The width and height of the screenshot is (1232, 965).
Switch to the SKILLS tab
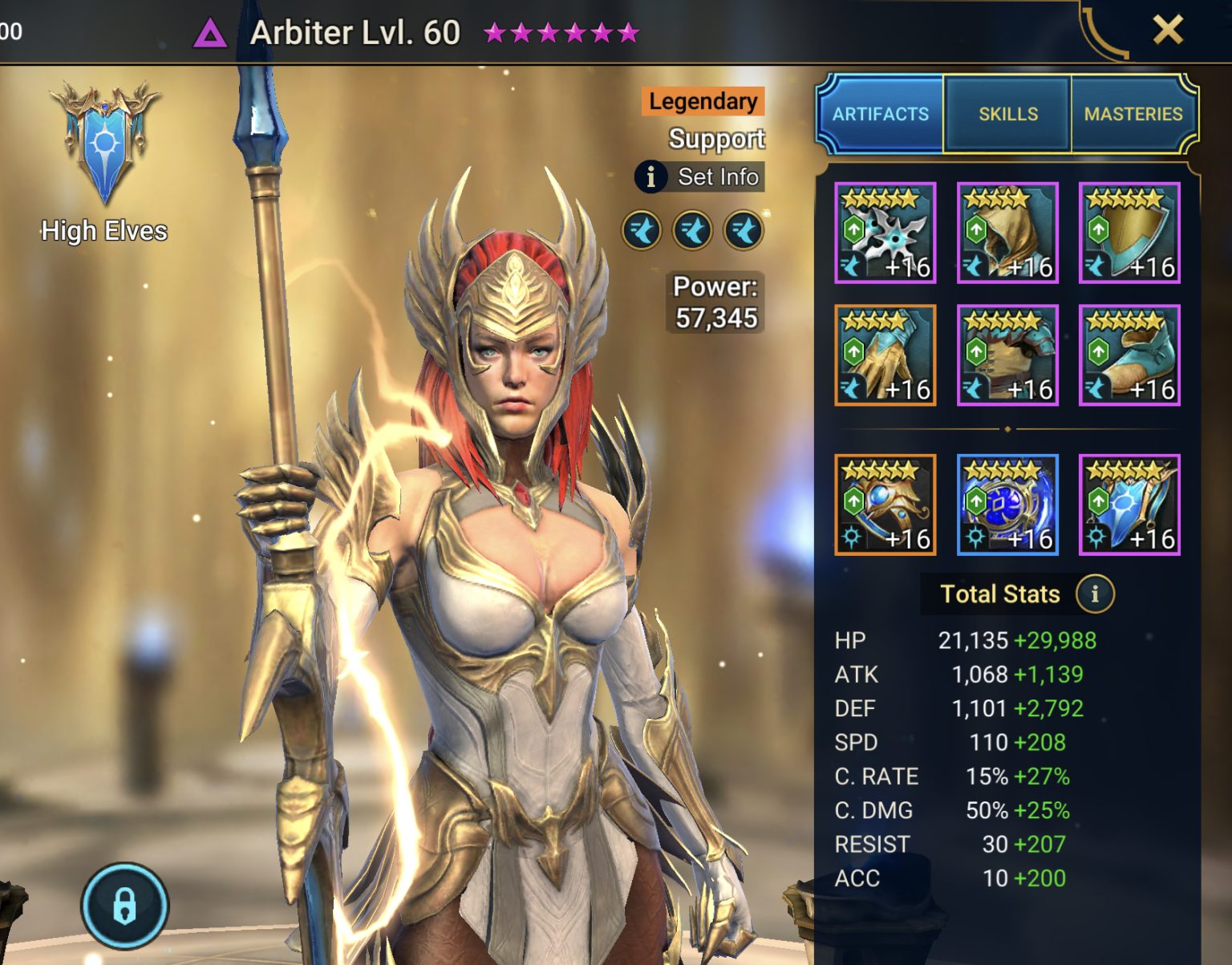(1007, 114)
